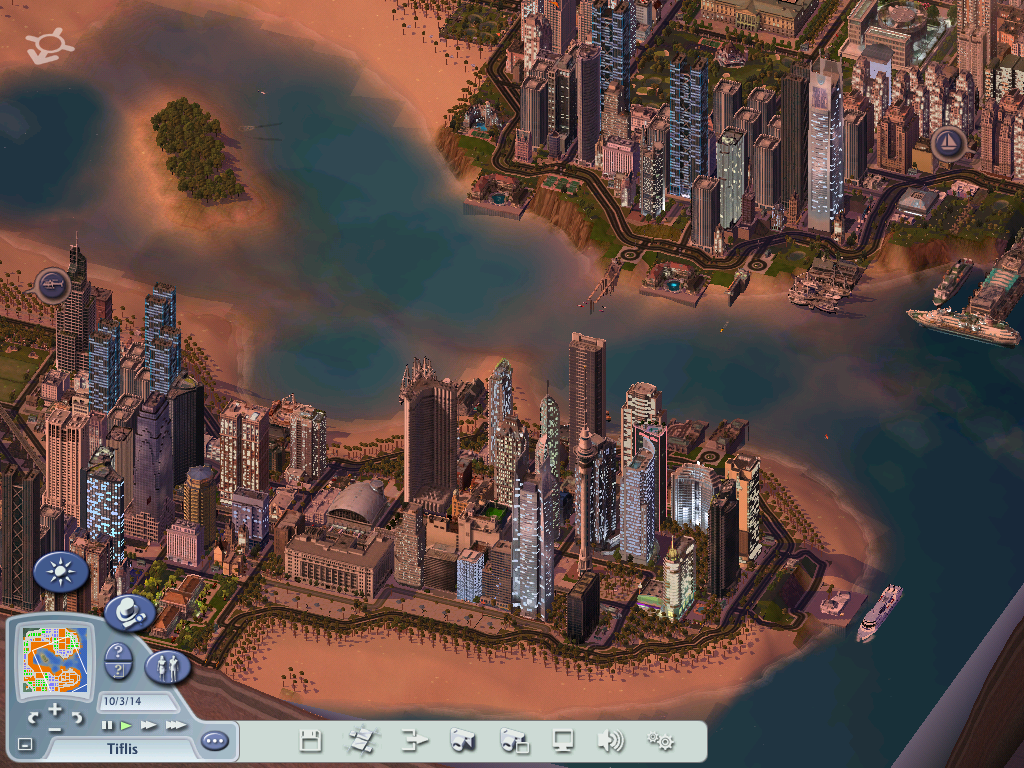
Task: Open the display settings monitor icon
Action: pos(563,741)
